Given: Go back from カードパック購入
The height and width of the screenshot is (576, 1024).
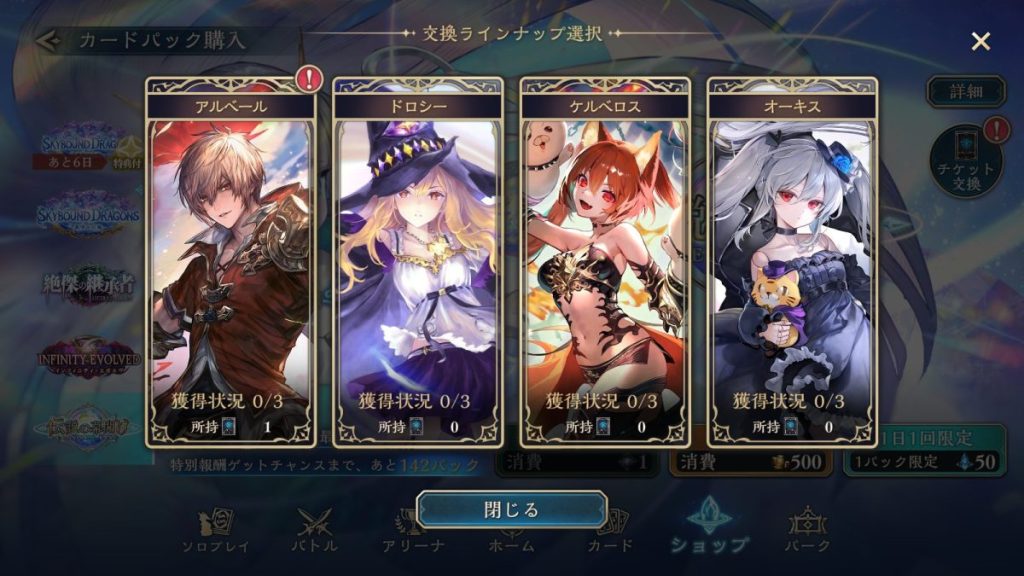Looking at the screenshot, I should tap(45, 41).
